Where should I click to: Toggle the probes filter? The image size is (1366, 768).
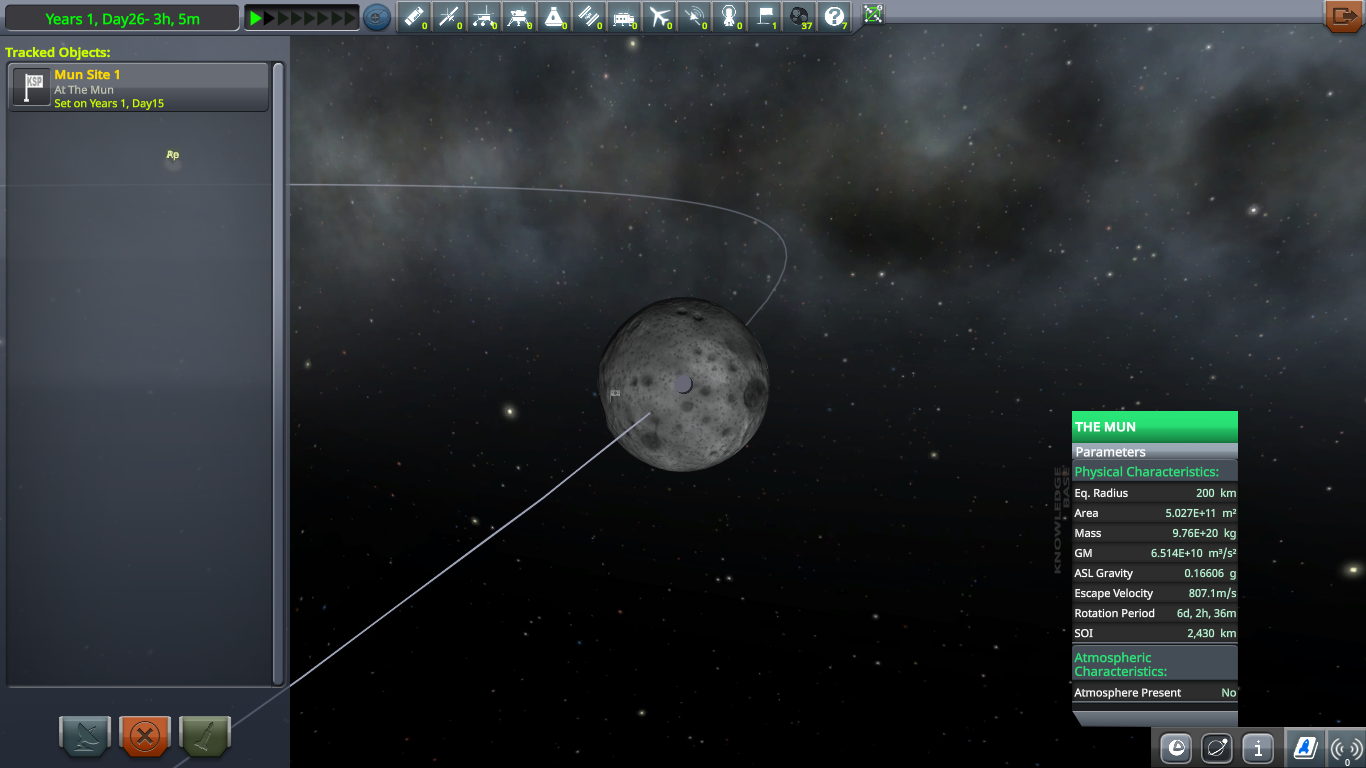coord(448,17)
